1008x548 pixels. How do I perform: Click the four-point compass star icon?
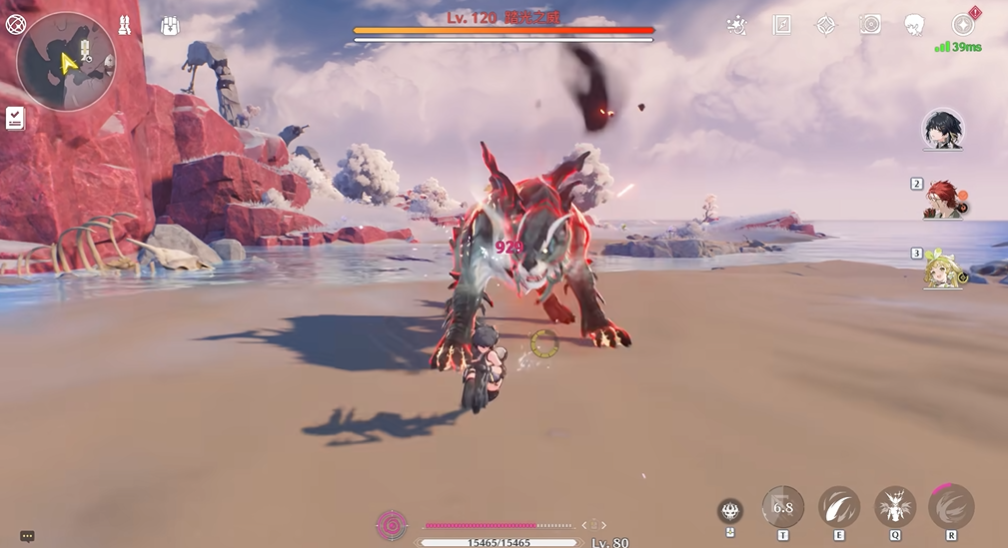pyautogui.click(x=826, y=25)
